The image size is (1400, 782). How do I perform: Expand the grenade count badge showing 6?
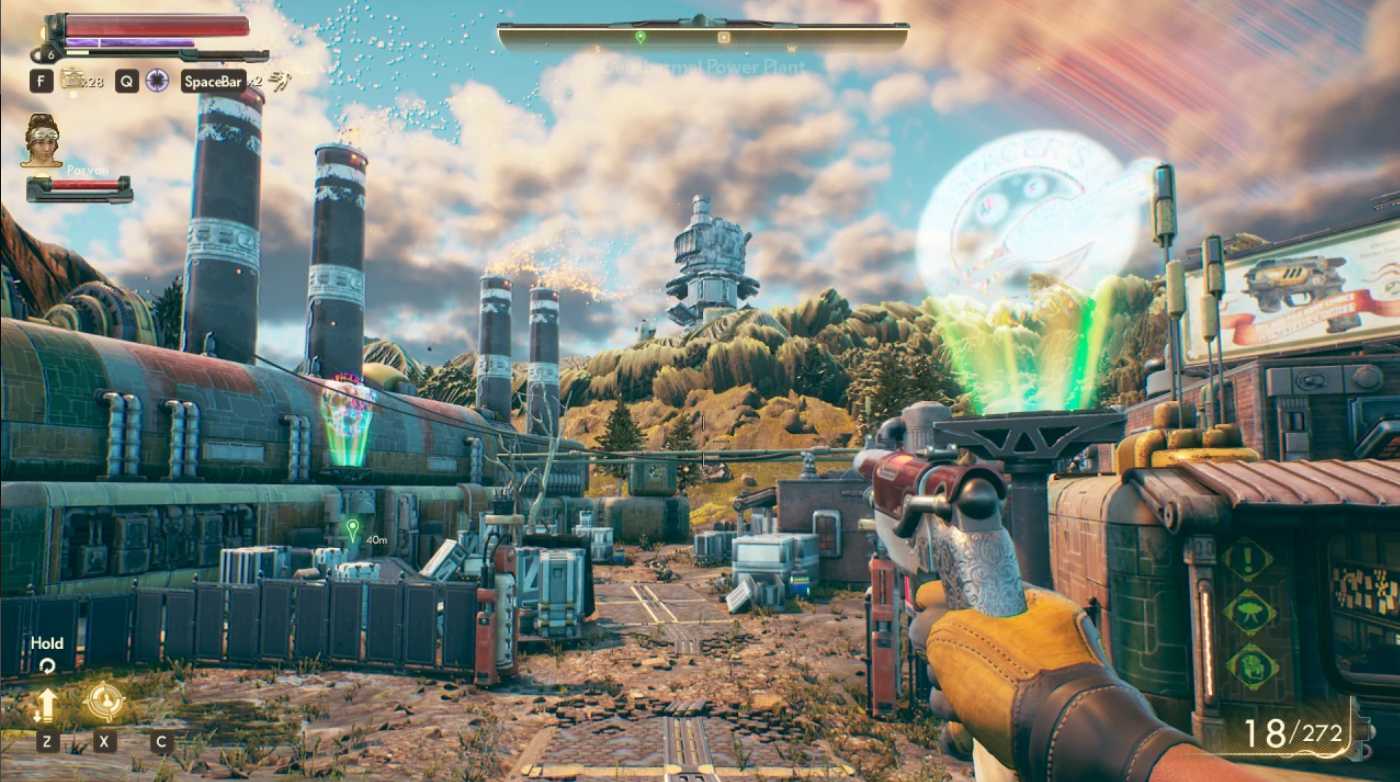(x=50, y=53)
